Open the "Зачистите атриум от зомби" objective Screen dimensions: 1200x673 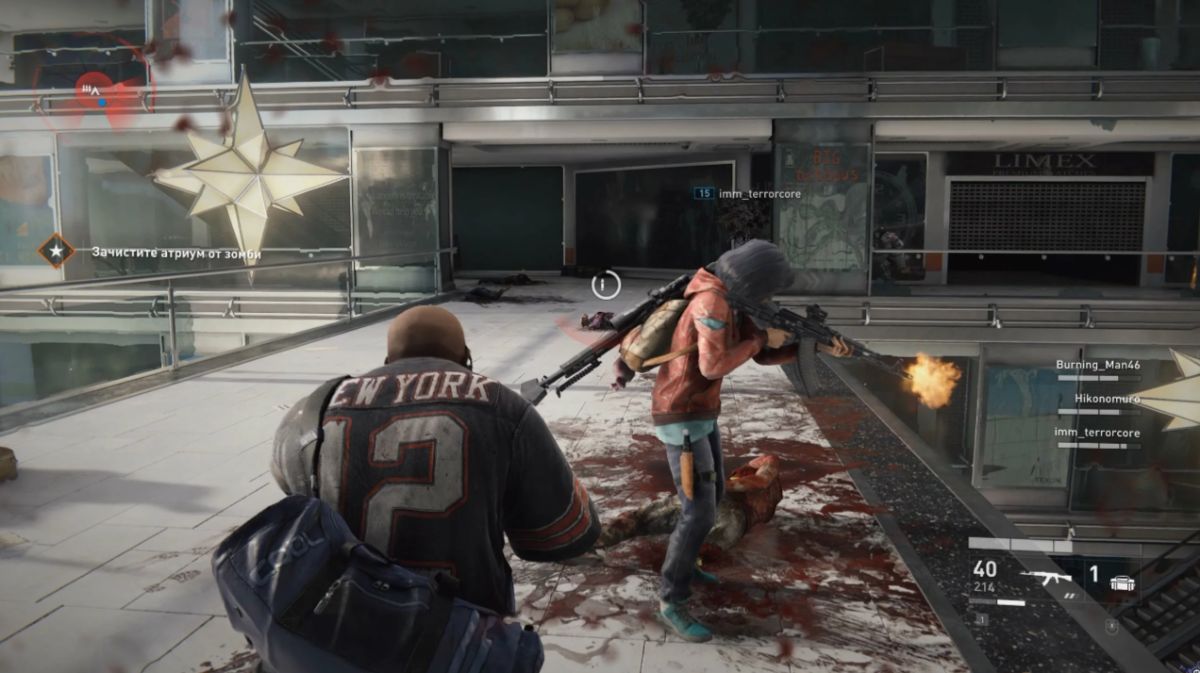176,254
